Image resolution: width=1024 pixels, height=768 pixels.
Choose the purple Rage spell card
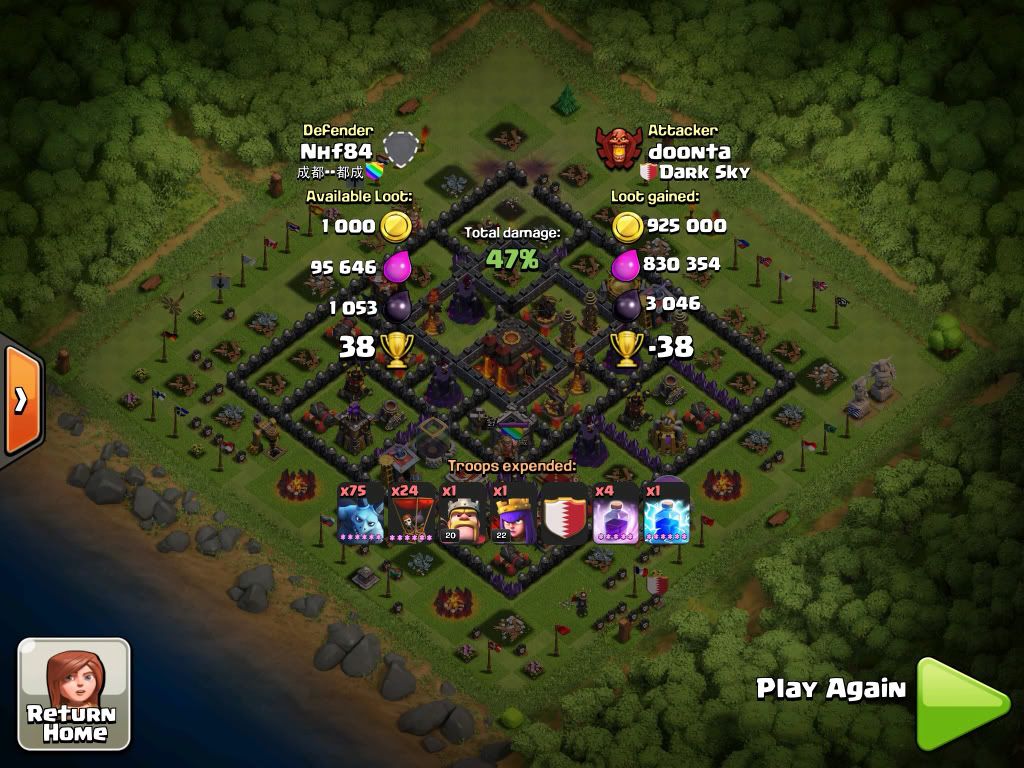[615, 514]
